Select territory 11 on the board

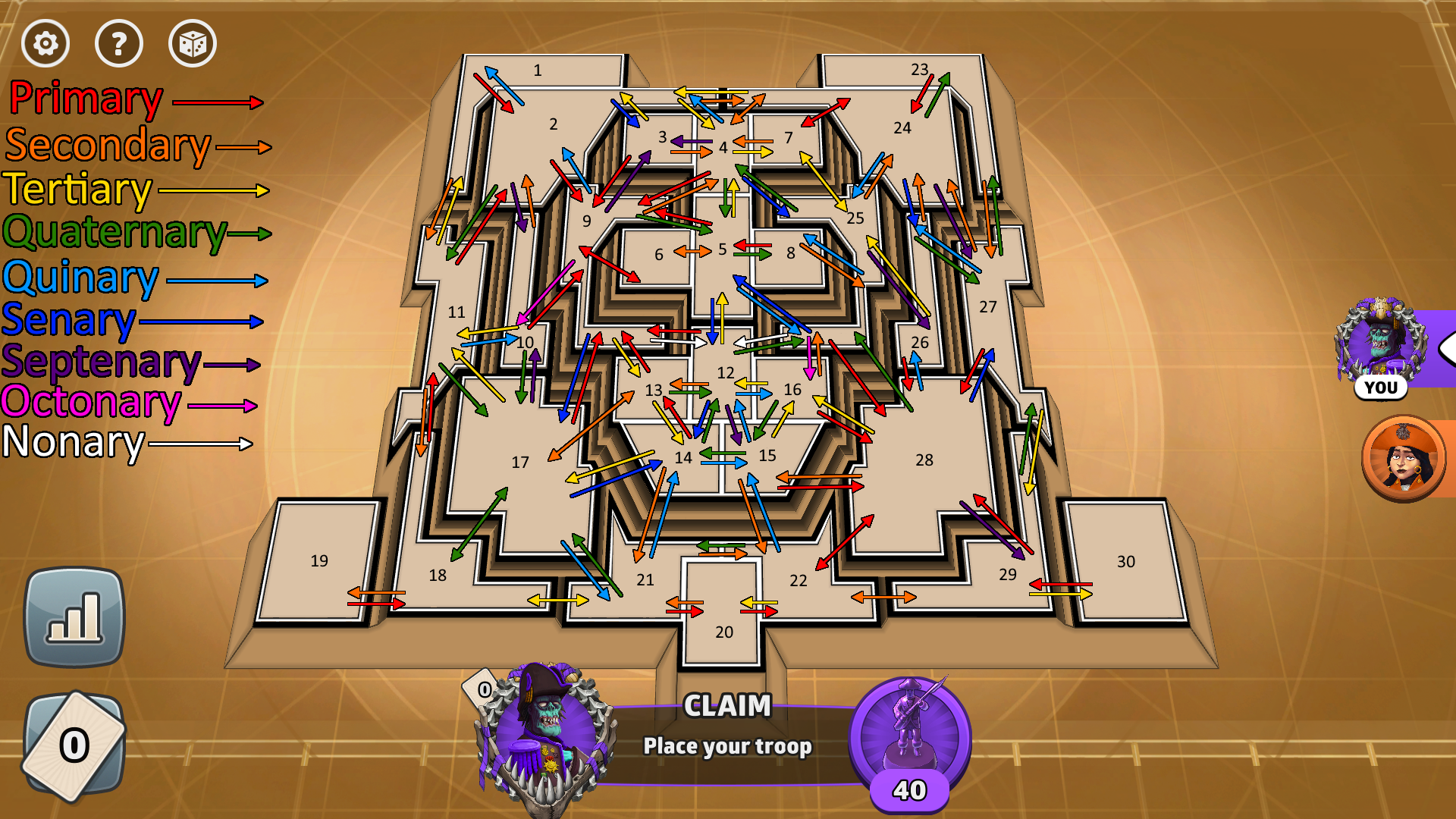pyautogui.click(x=456, y=312)
